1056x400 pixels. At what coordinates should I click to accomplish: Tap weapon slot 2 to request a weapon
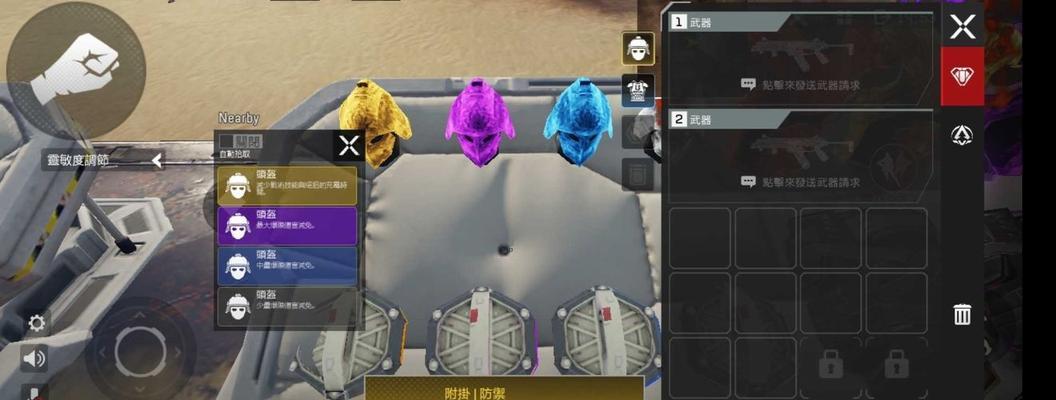point(800,160)
